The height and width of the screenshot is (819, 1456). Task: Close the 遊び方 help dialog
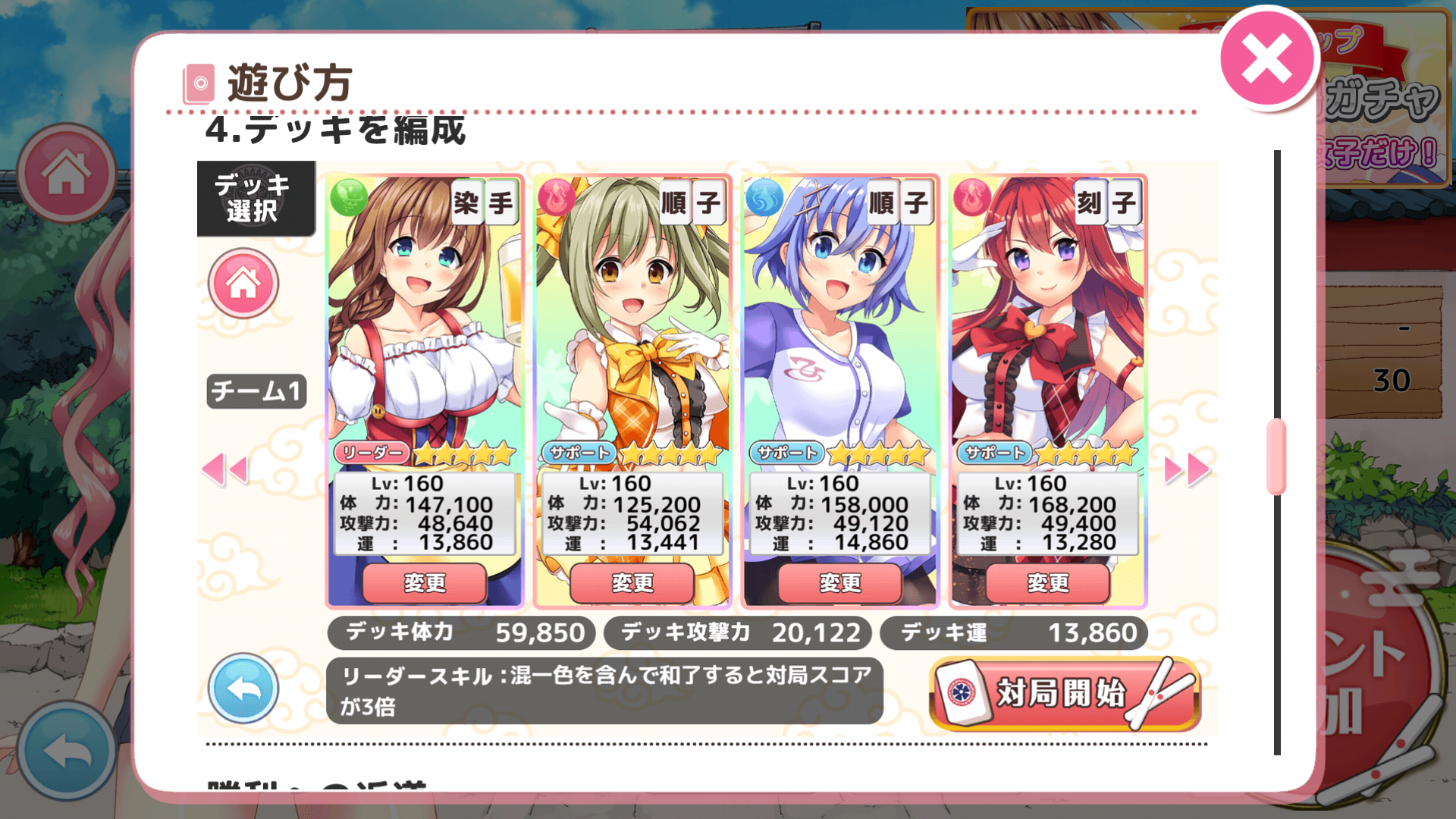pos(1267,59)
